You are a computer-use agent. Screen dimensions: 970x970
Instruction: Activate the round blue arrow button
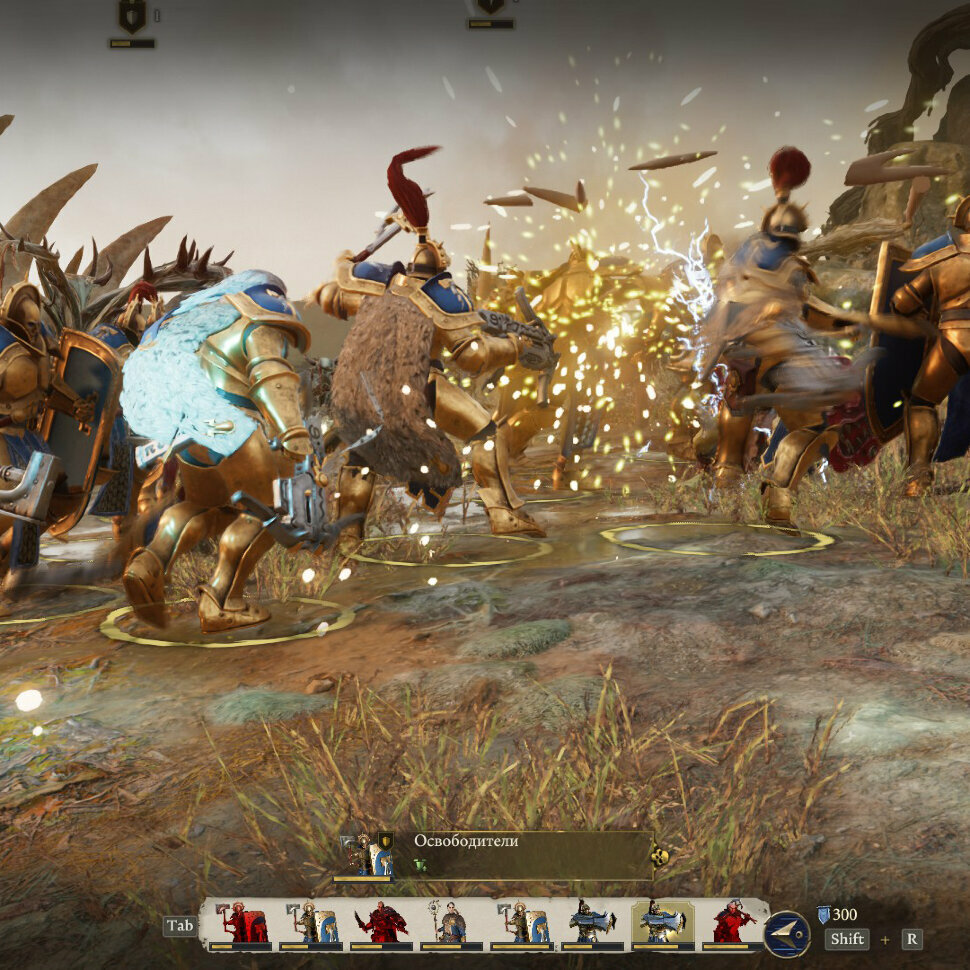[787, 934]
